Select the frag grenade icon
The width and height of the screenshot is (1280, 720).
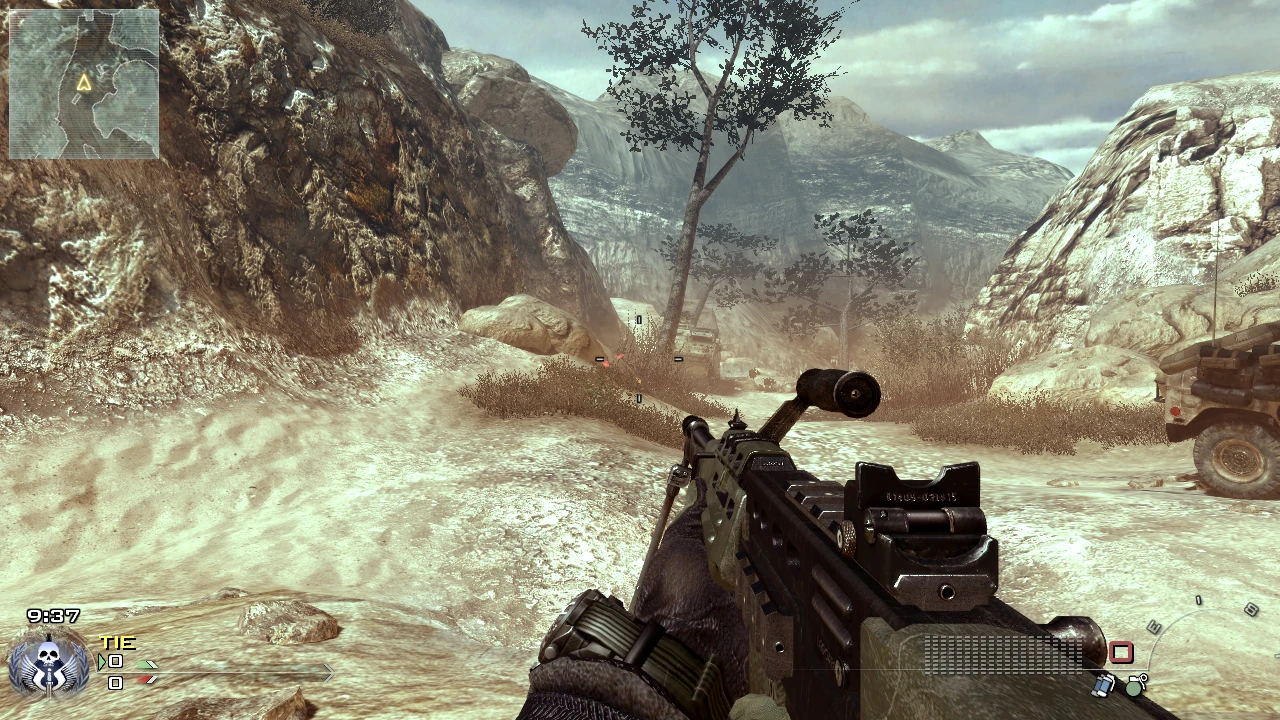1136,687
